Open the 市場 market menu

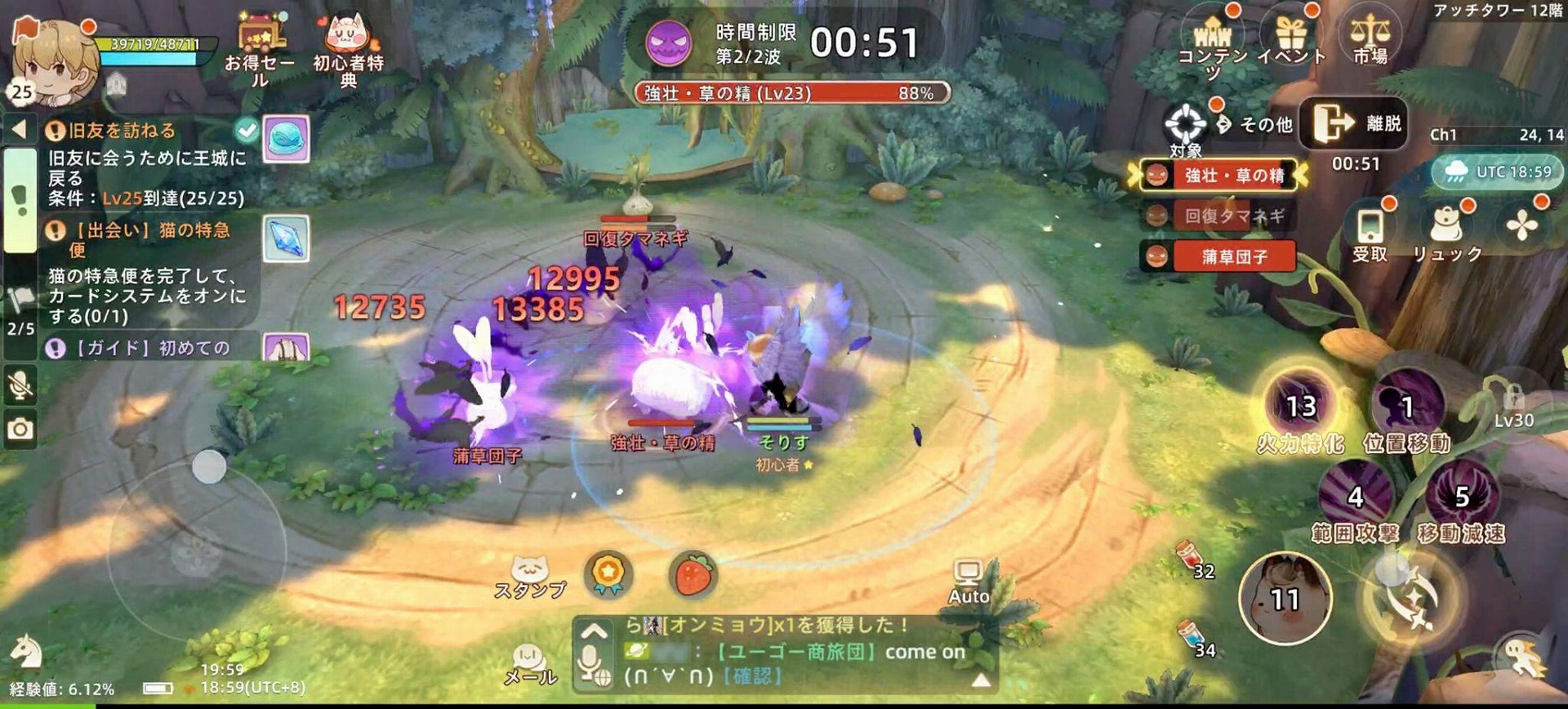point(1370,38)
